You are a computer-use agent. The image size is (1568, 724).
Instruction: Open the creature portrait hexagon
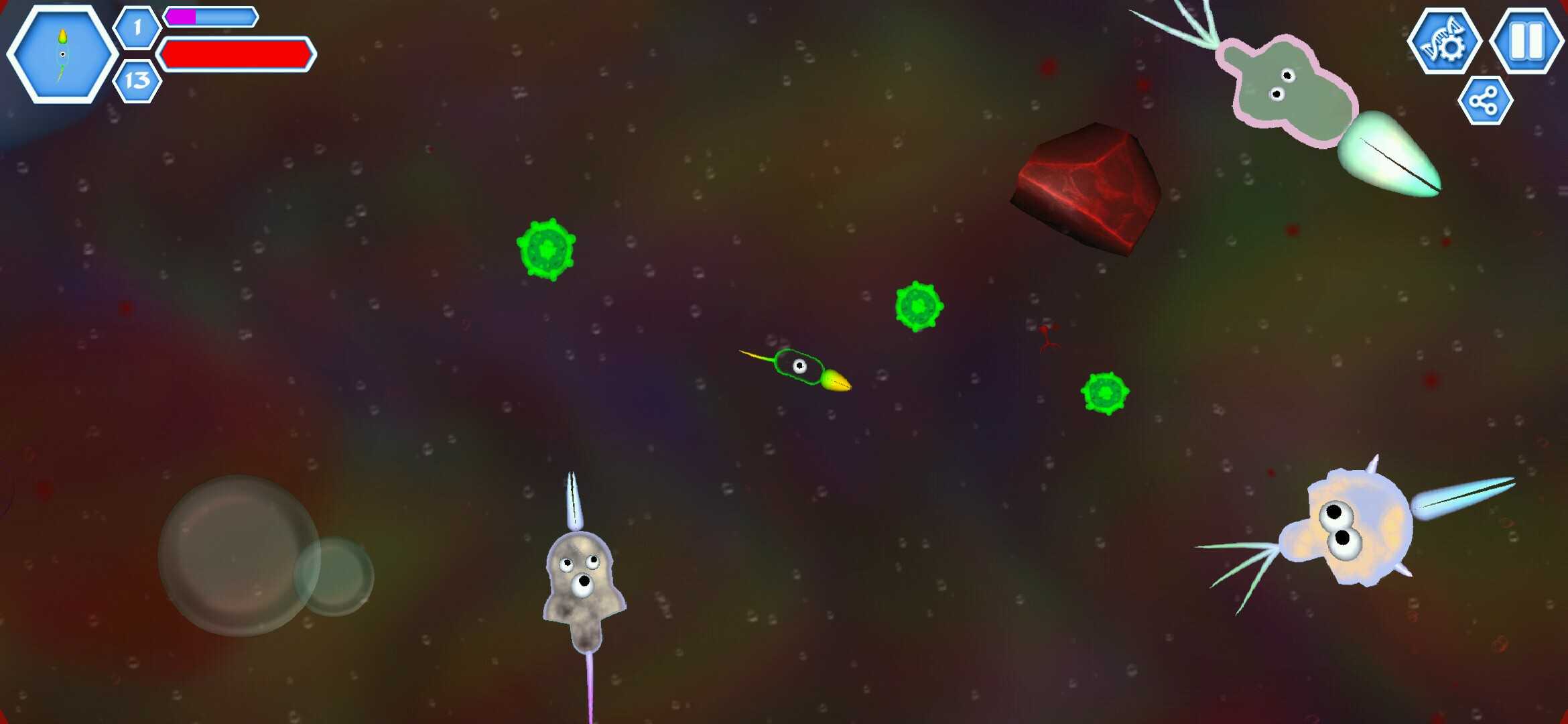pos(62,54)
